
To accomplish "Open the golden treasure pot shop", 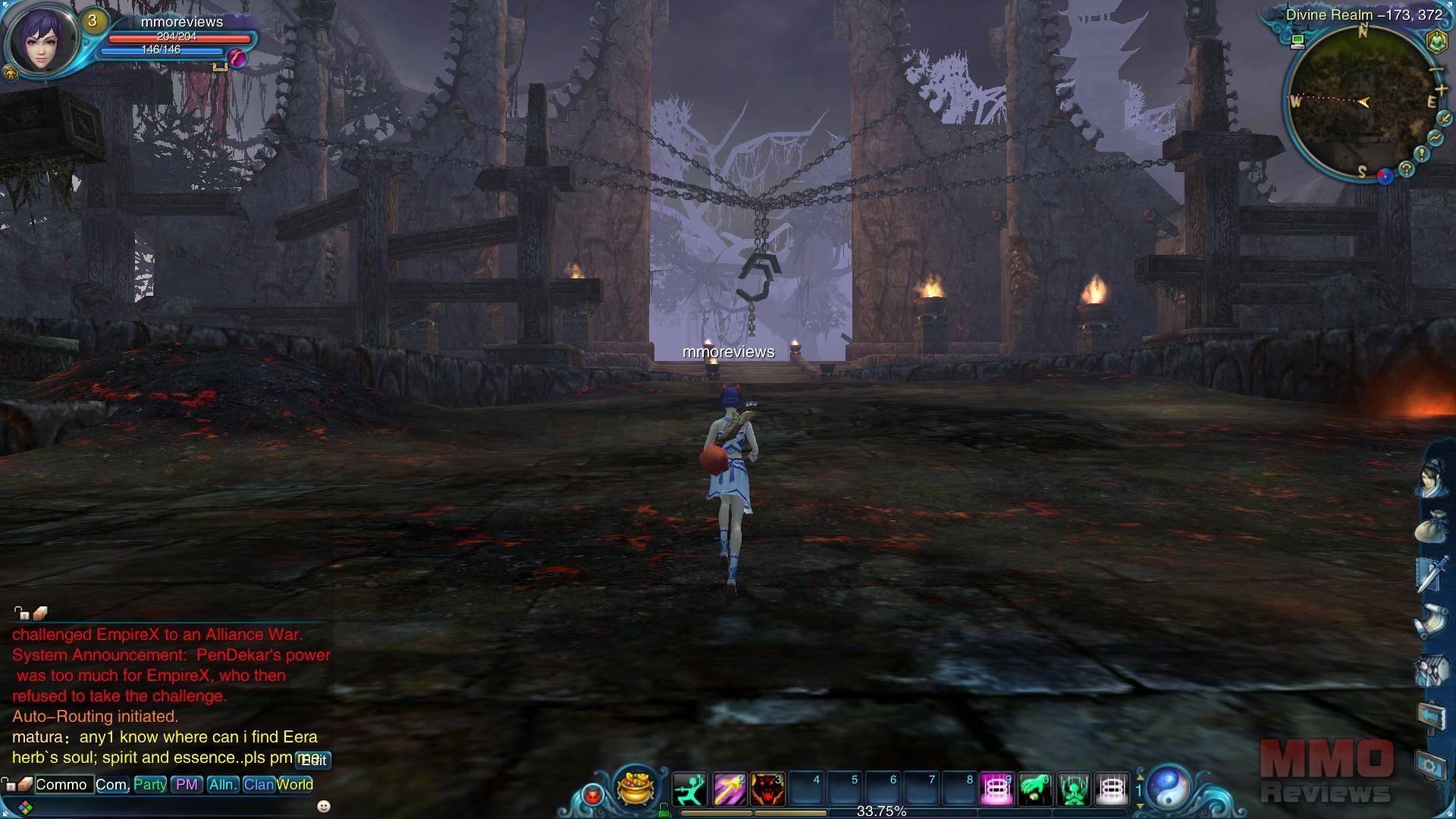I will 635,788.
